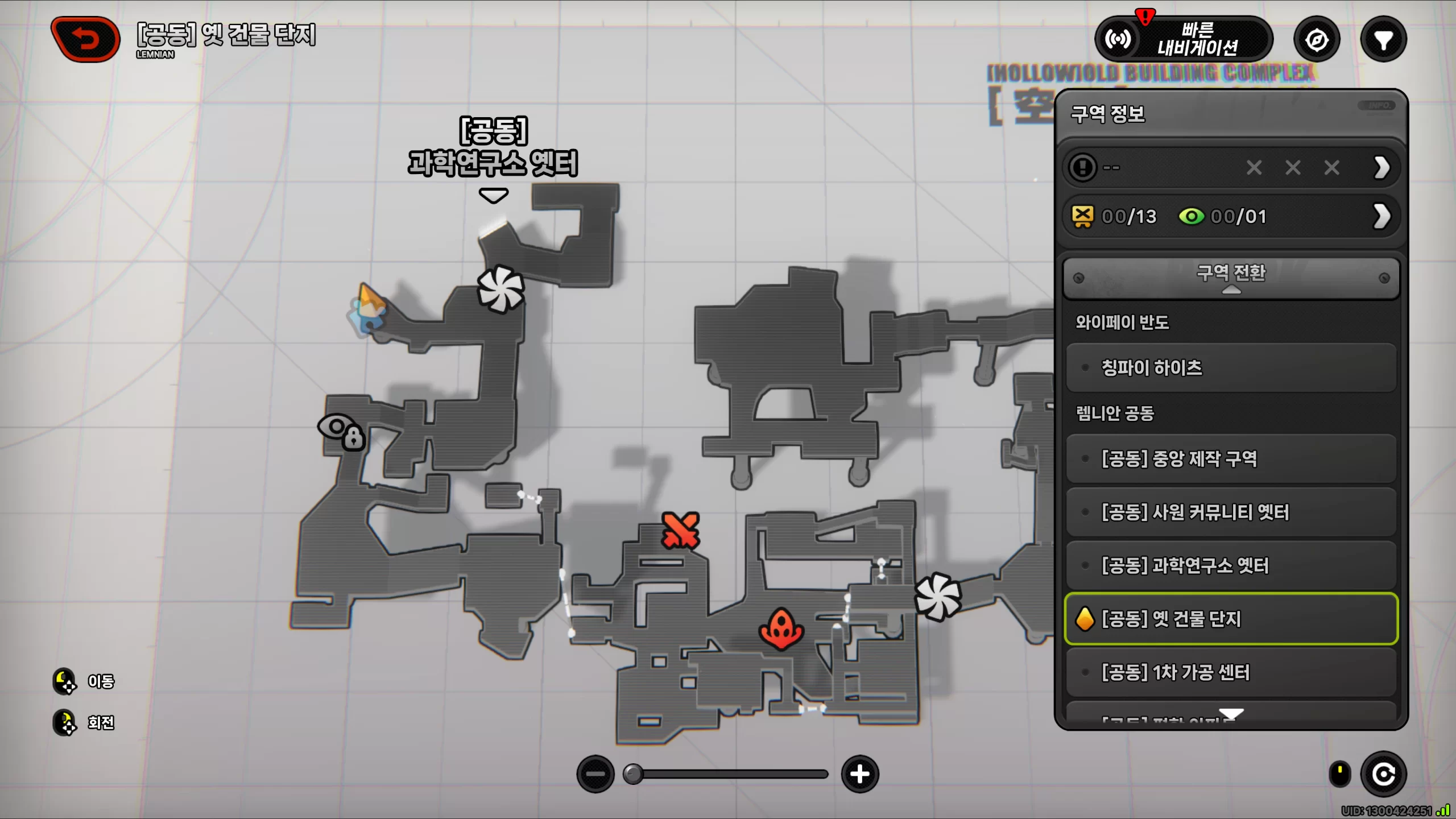Zoom in the map with plus button
The image size is (1456, 819).
[860, 774]
